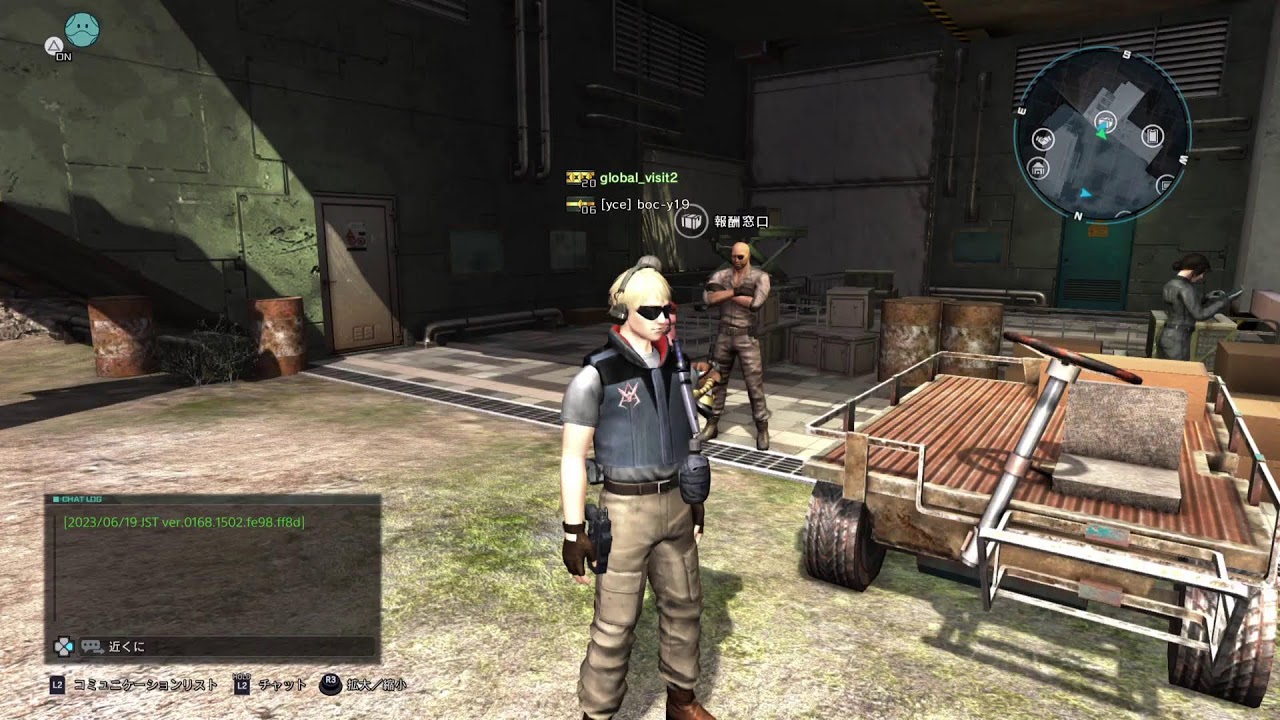Select the hangar building marker on the minimap
Screen dimensions: 1280x720
1038,168
